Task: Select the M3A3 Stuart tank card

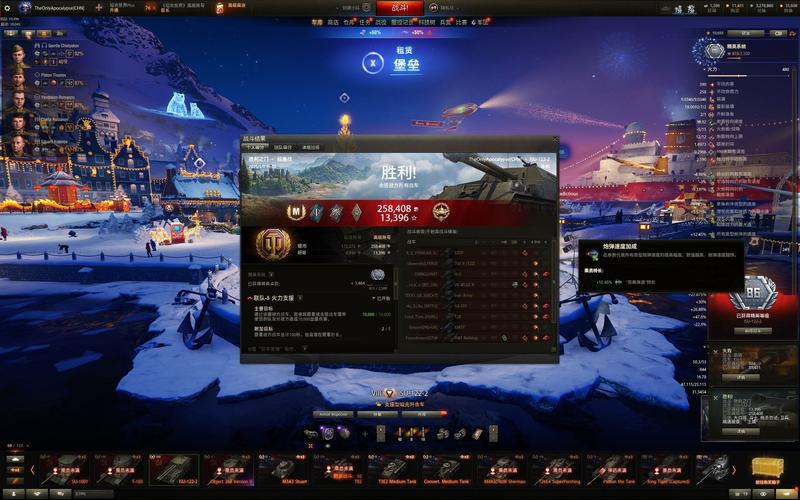Action: coord(284,468)
